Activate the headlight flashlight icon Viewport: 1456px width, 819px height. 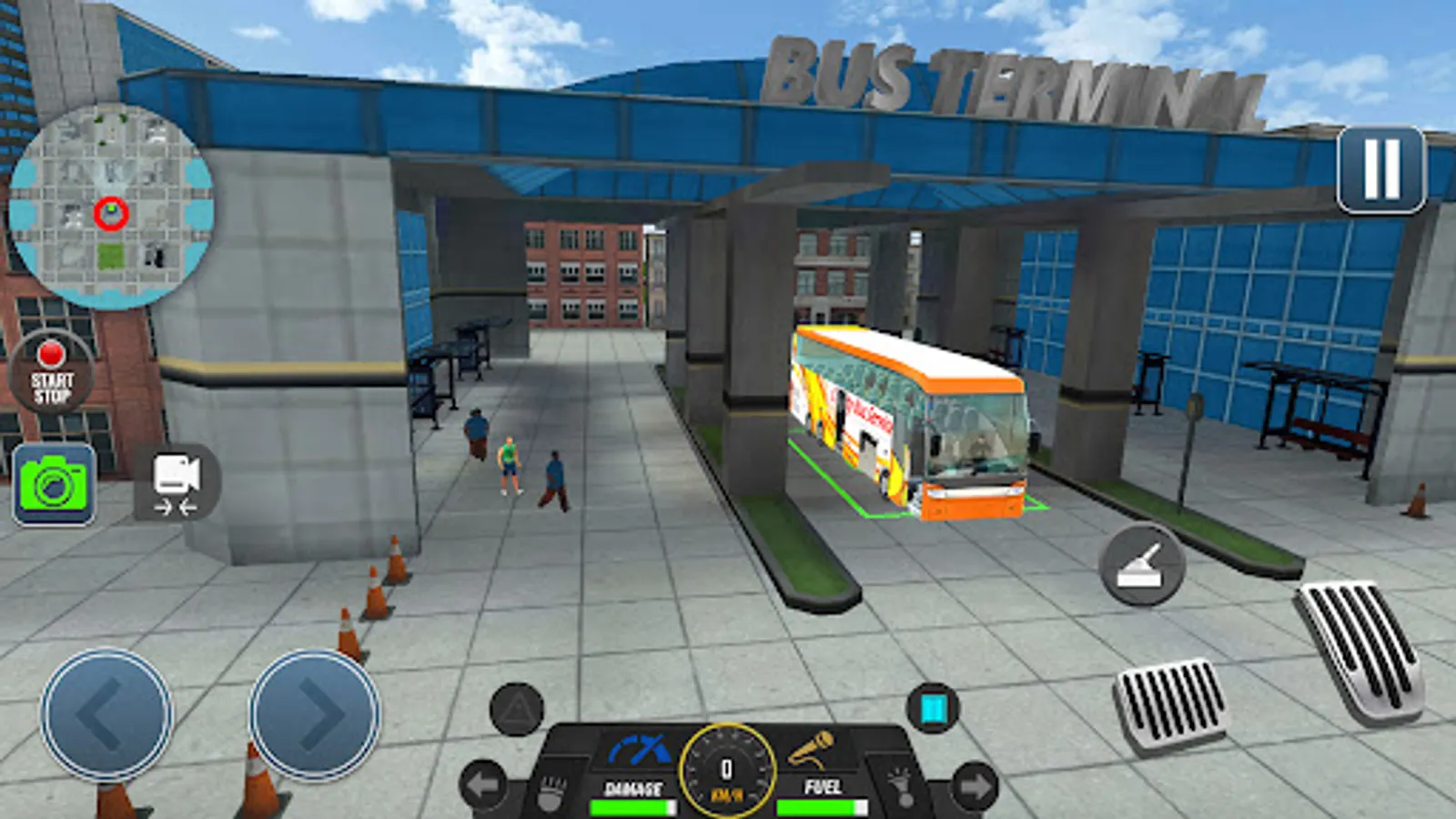(x=903, y=787)
